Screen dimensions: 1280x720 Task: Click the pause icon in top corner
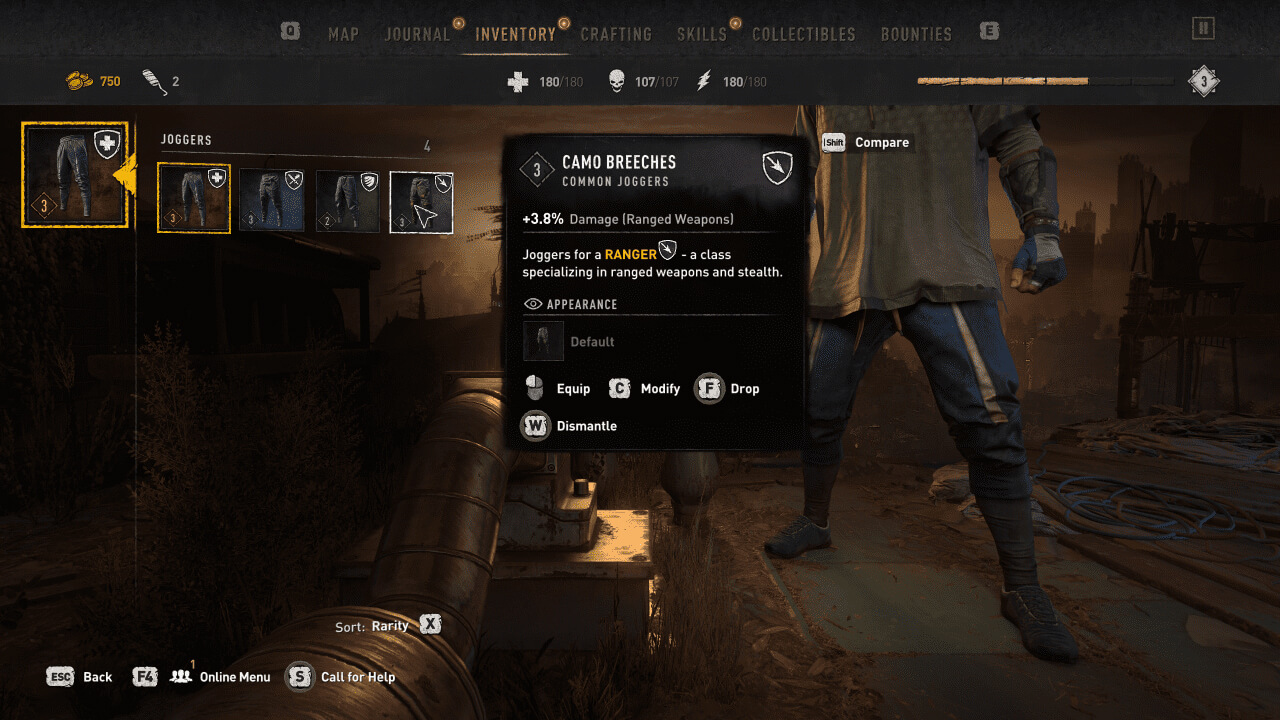click(x=1203, y=29)
